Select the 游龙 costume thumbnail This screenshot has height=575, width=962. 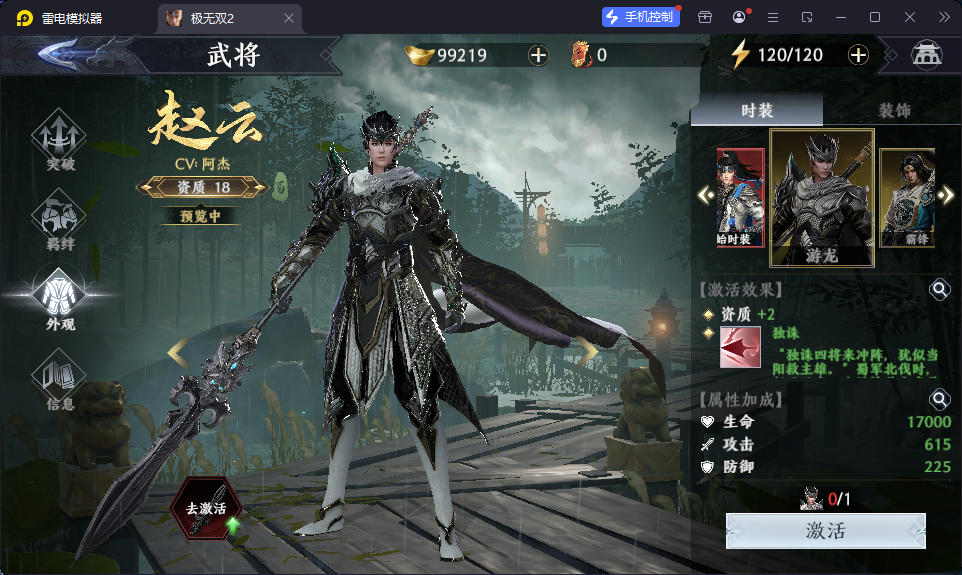pyautogui.click(x=822, y=197)
